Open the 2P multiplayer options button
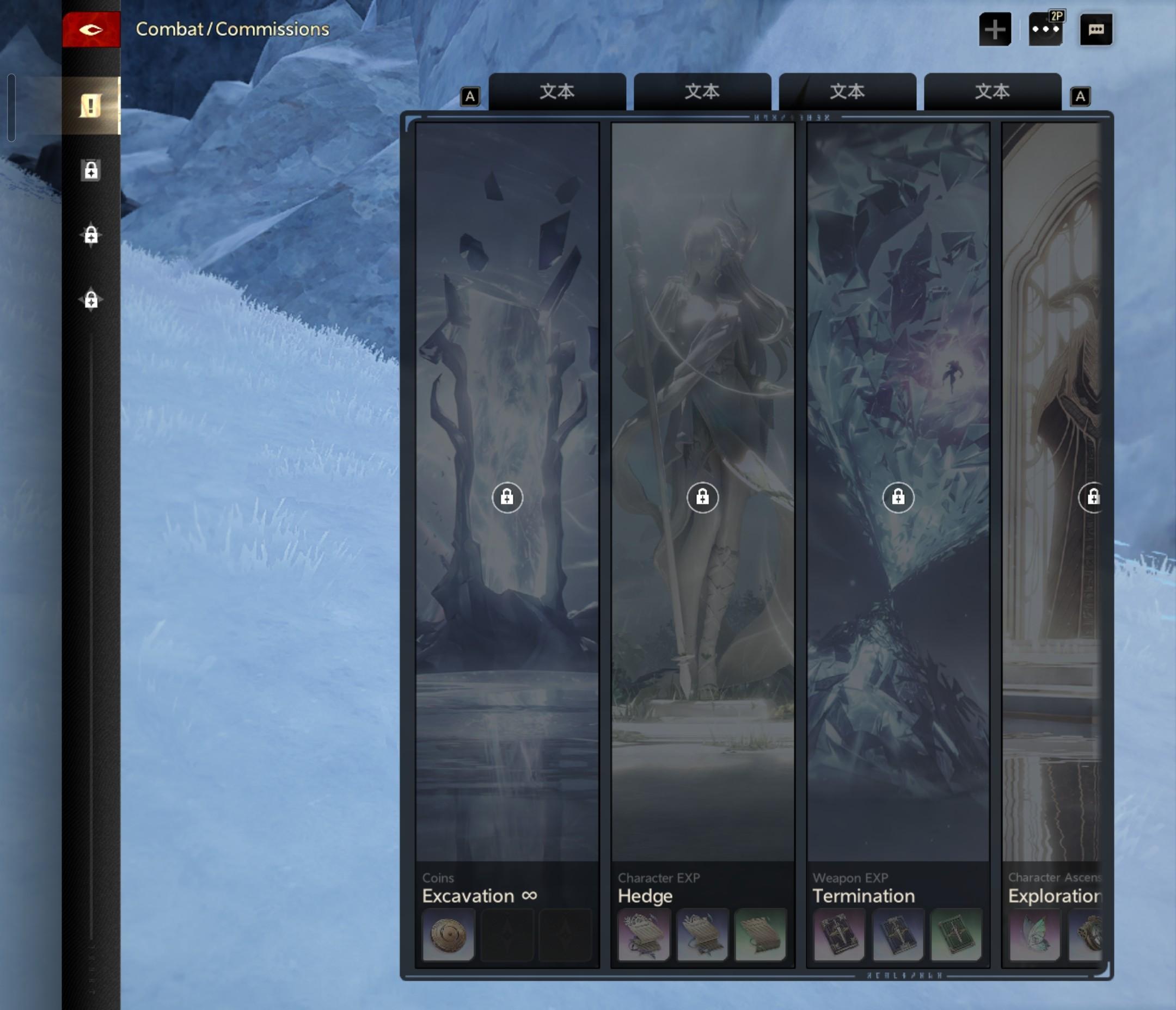 pyautogui.click(x=1045, y=29)
